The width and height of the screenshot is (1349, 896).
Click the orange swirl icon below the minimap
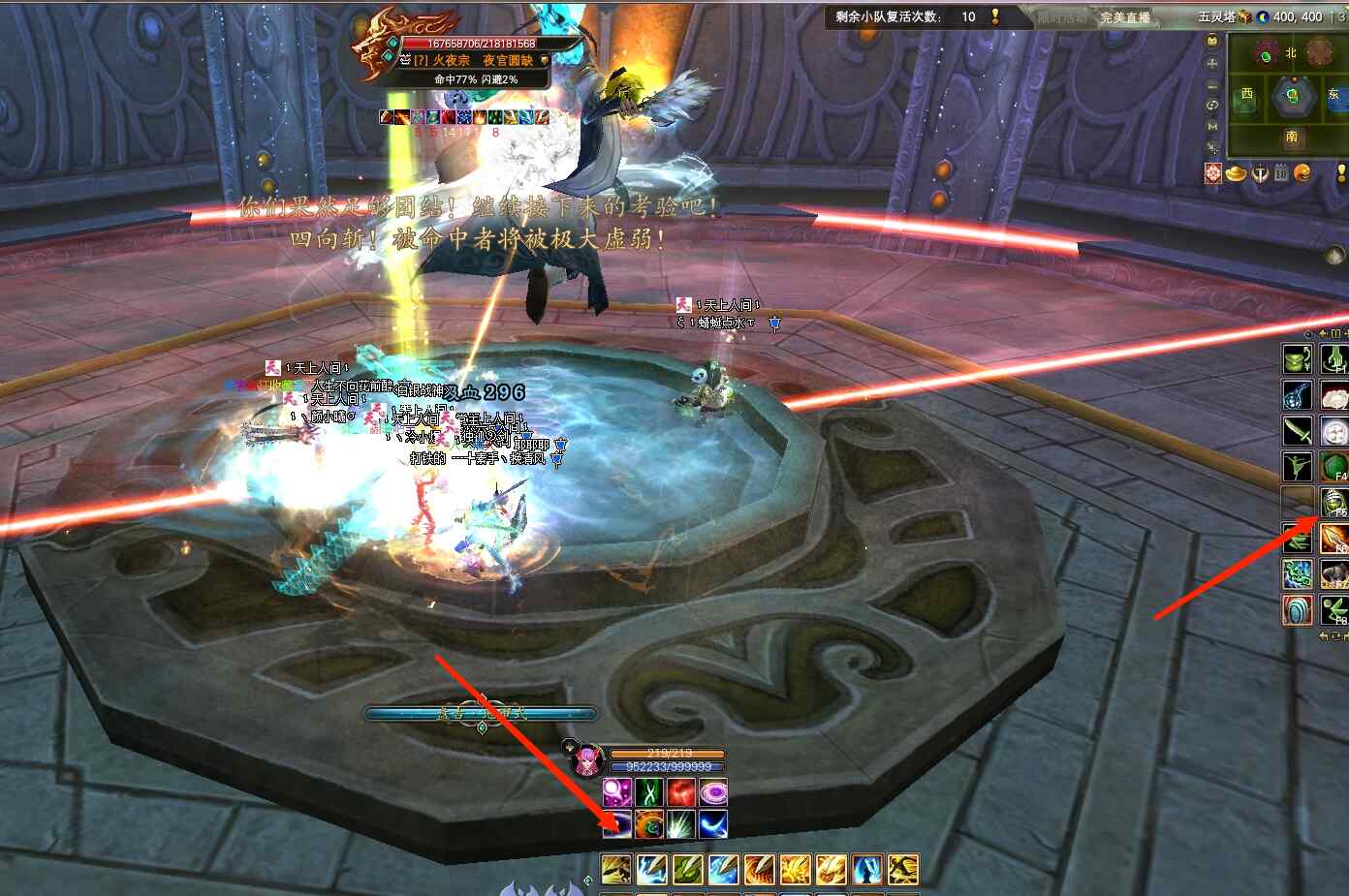click(1302, 173)
